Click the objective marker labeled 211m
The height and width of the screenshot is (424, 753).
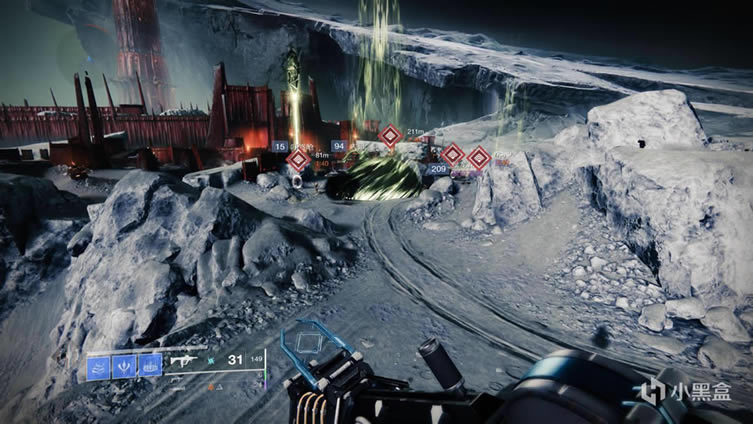click(x=390, y=135)
